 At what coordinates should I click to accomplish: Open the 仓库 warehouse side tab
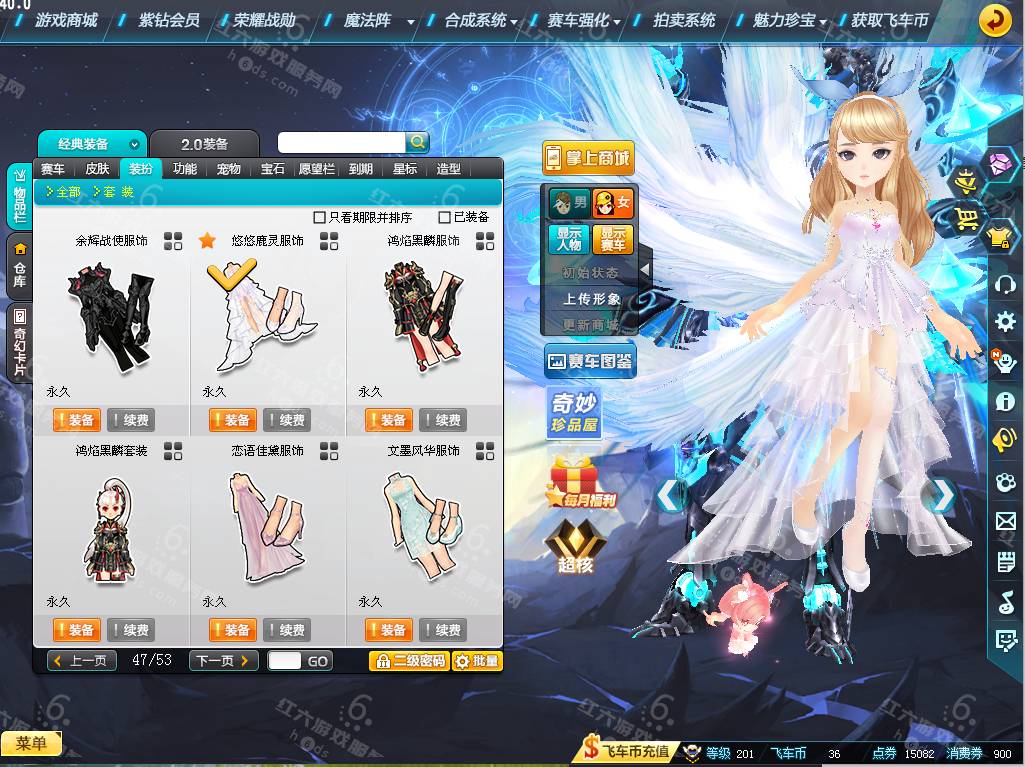pos(20,265)
